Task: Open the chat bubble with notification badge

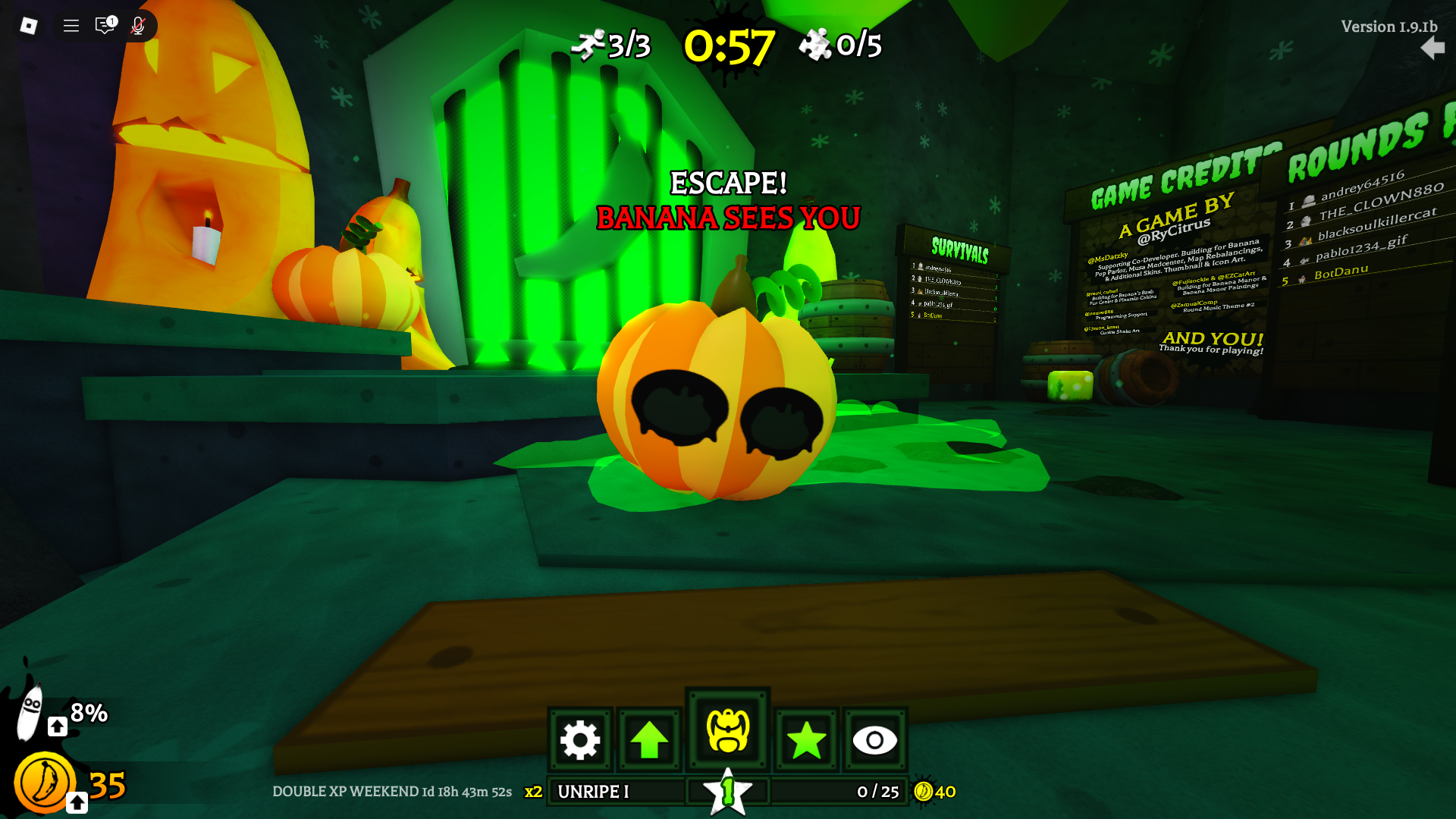Action: tap(105, 25)
